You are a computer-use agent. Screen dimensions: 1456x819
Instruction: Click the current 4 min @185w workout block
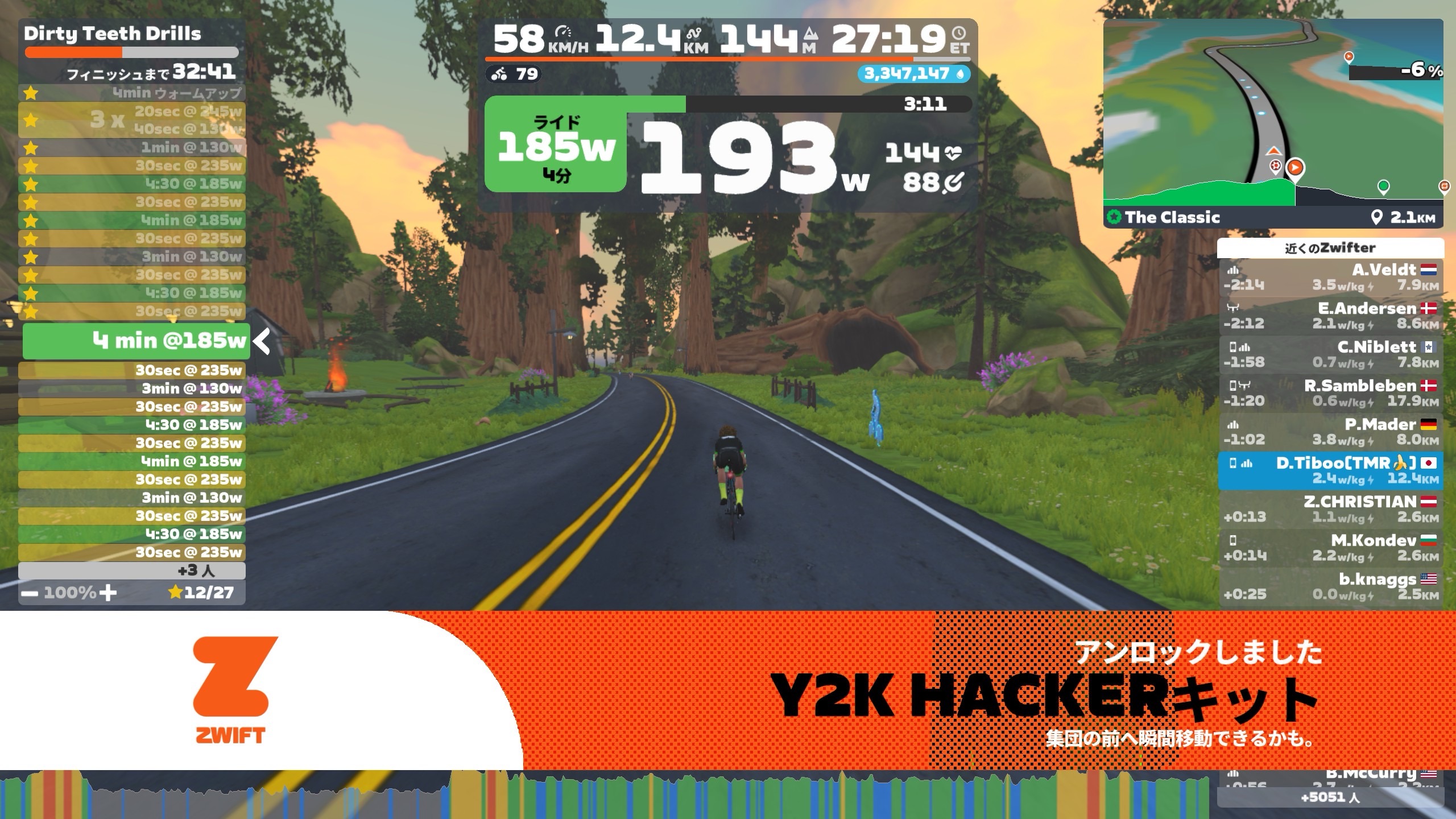click(136, 341)
